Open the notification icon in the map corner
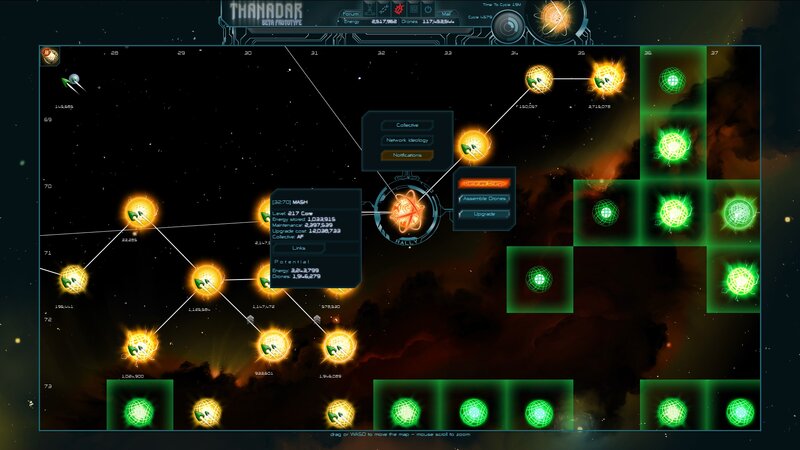 (x=49, y=56)
